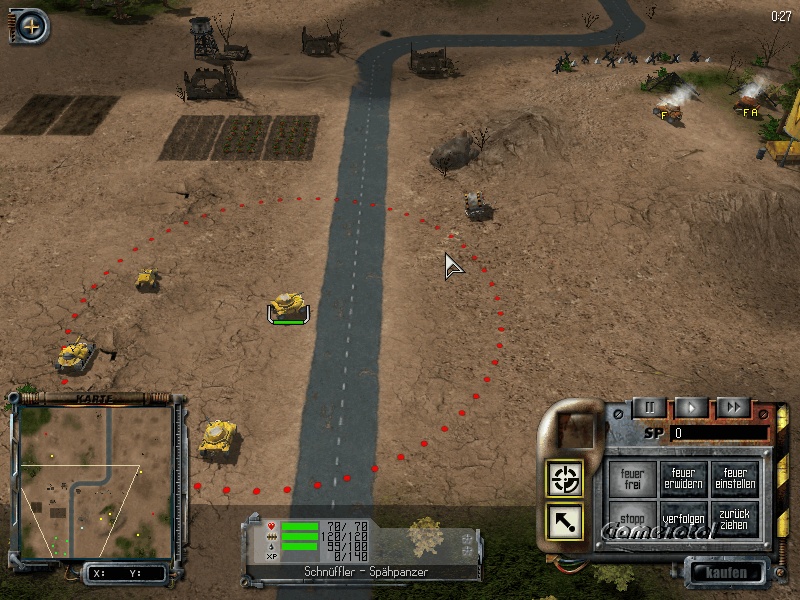Open the 'kaufen' buy menu

[x=726, y=573]
